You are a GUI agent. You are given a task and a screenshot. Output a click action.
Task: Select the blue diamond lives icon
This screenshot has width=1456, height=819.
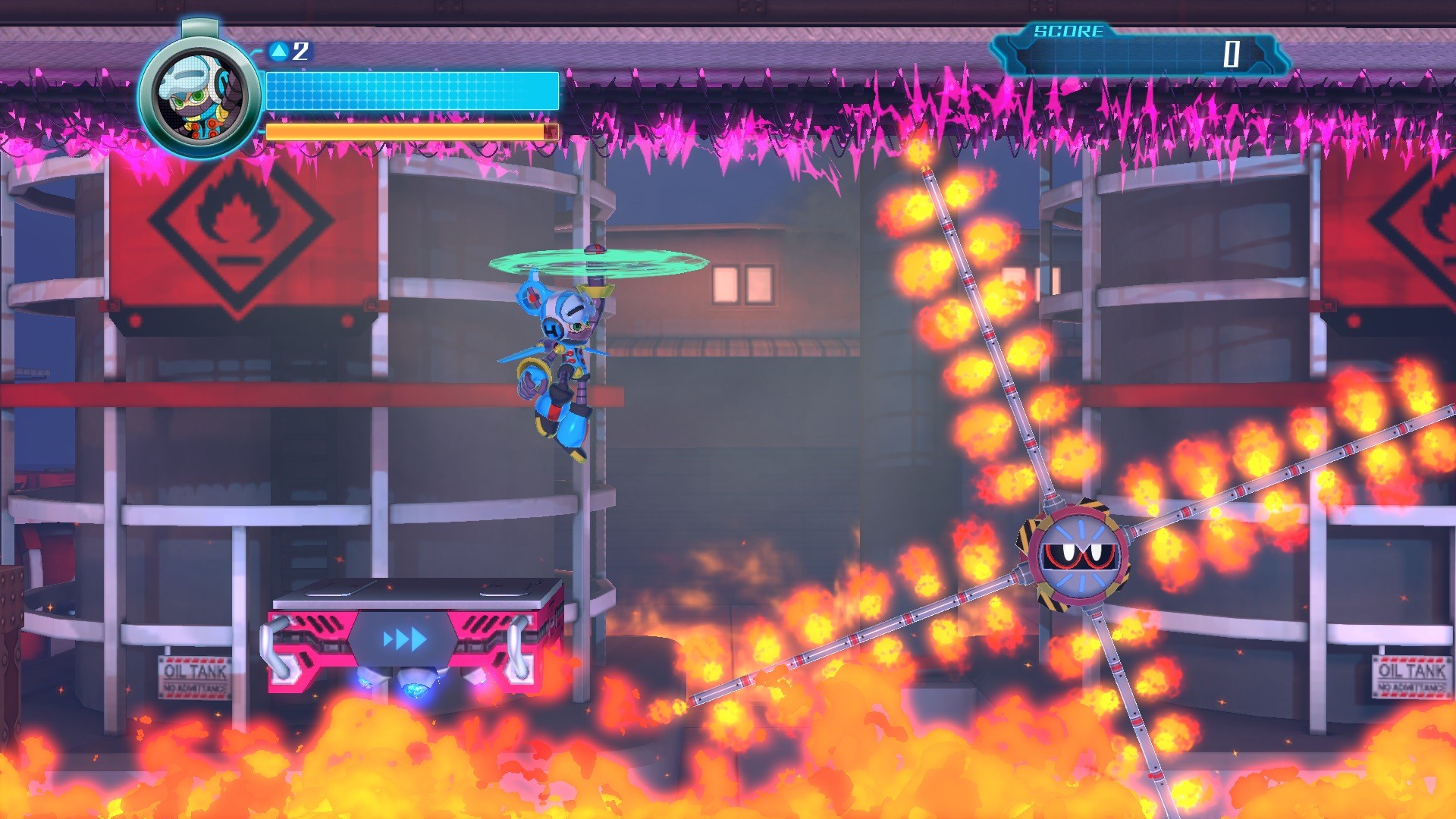coord(281,52)
